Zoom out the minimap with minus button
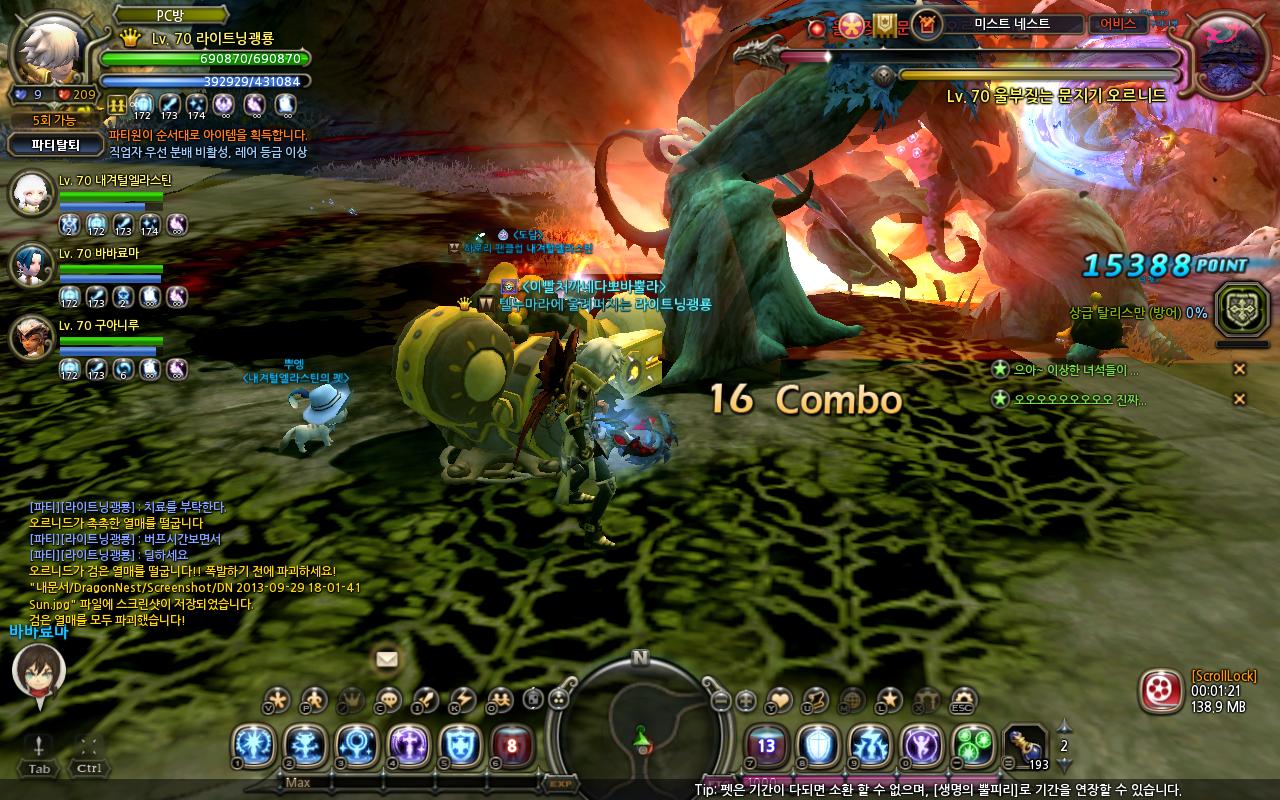This screenshot has height=800, width=1280. pos(721,700)
